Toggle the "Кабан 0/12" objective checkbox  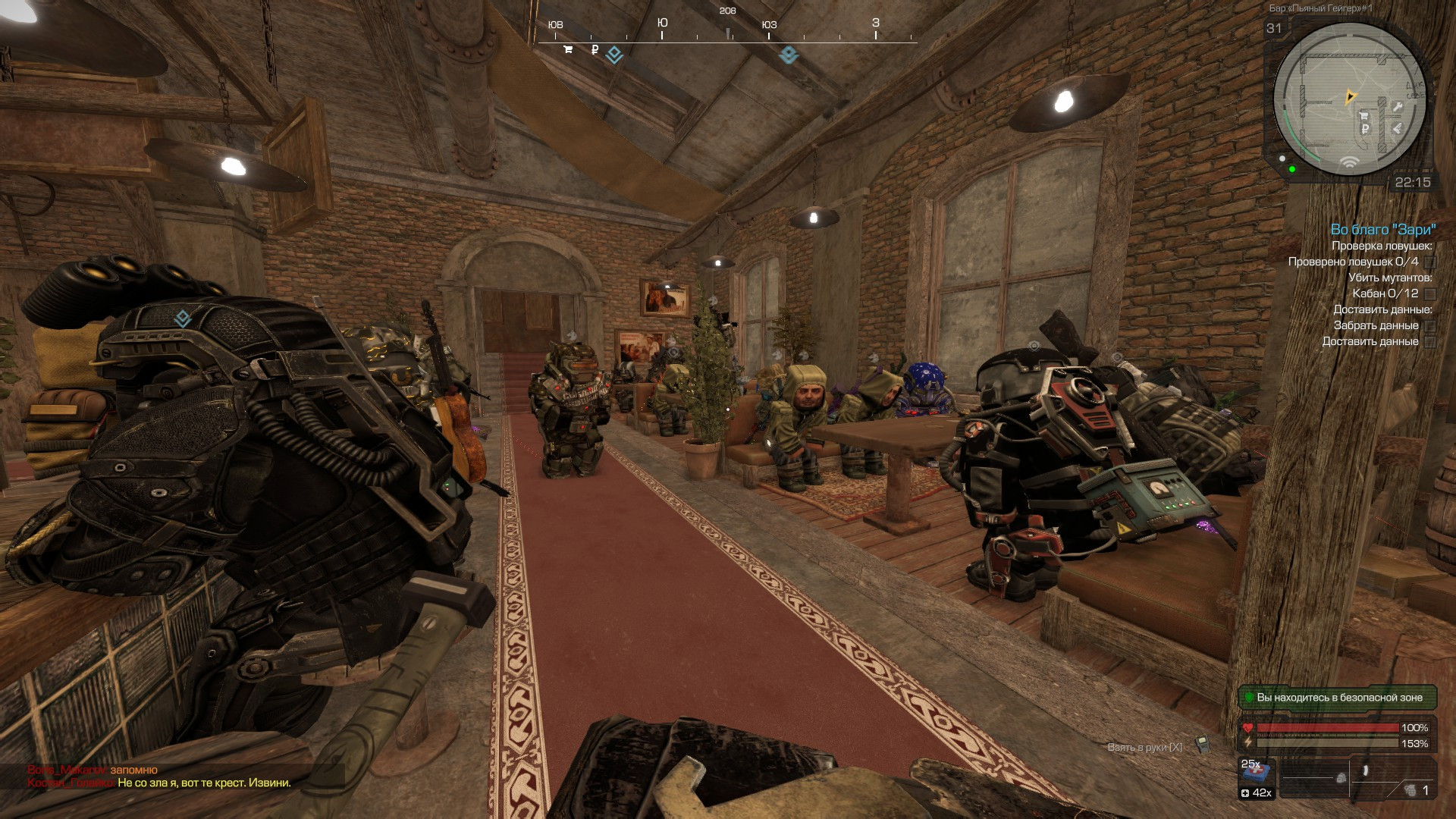pos(1429,293)
